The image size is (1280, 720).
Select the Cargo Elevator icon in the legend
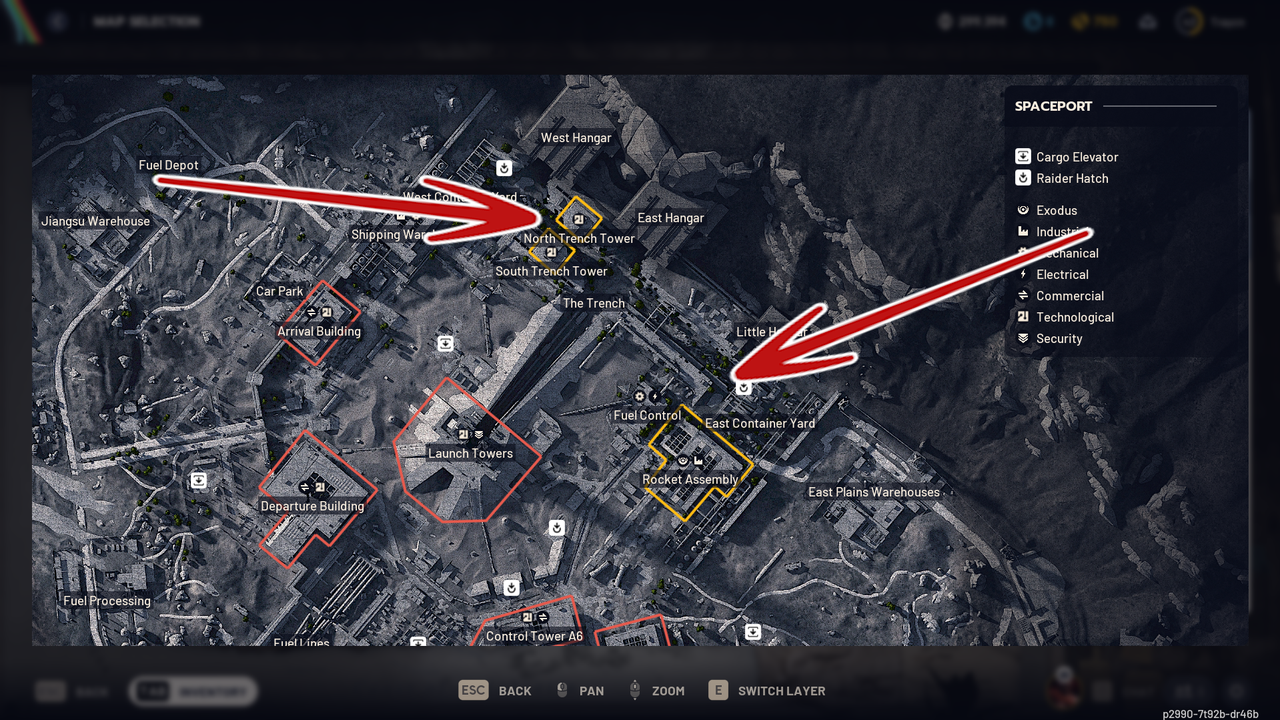point(1022,156)
